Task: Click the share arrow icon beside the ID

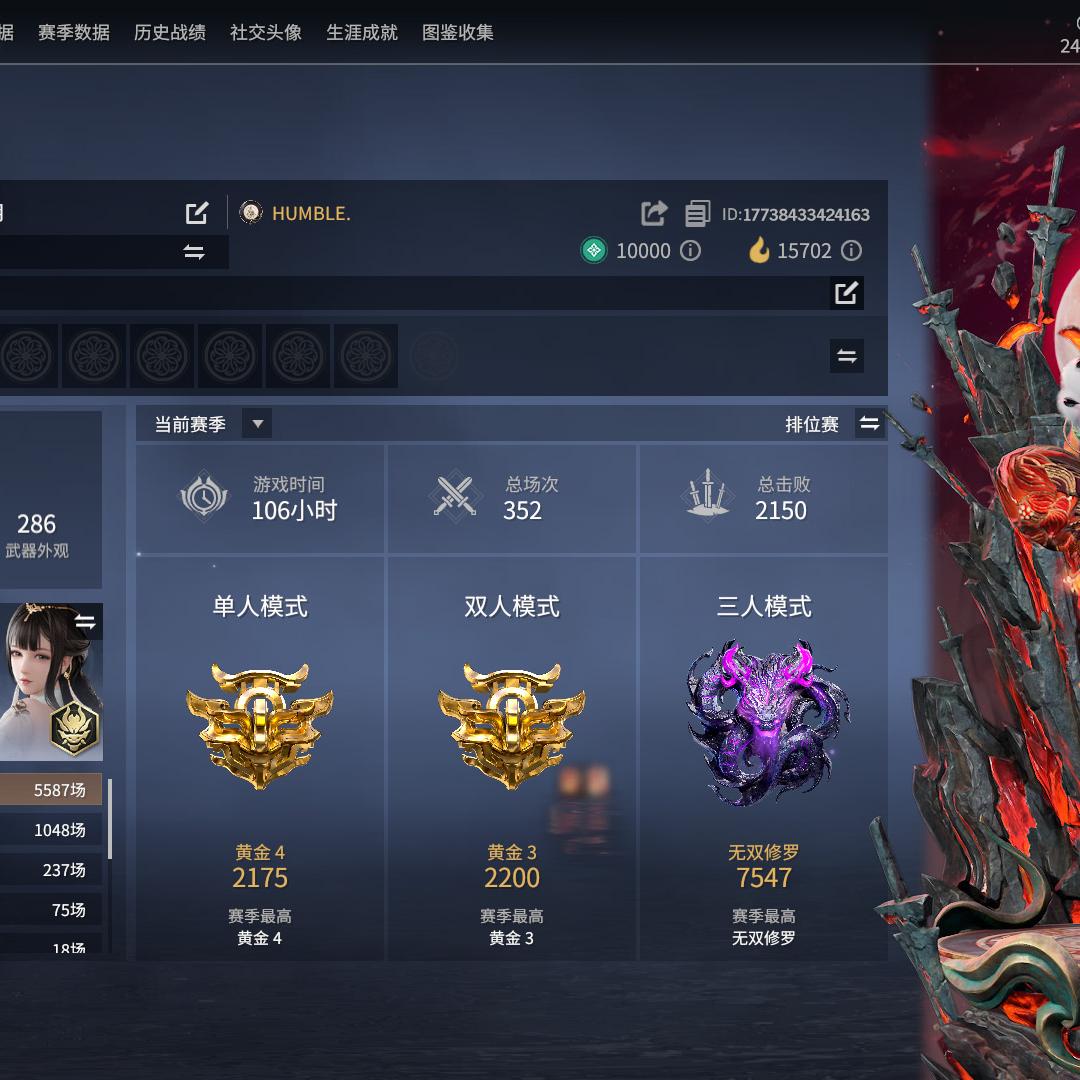Action: [x=654, y=213]
